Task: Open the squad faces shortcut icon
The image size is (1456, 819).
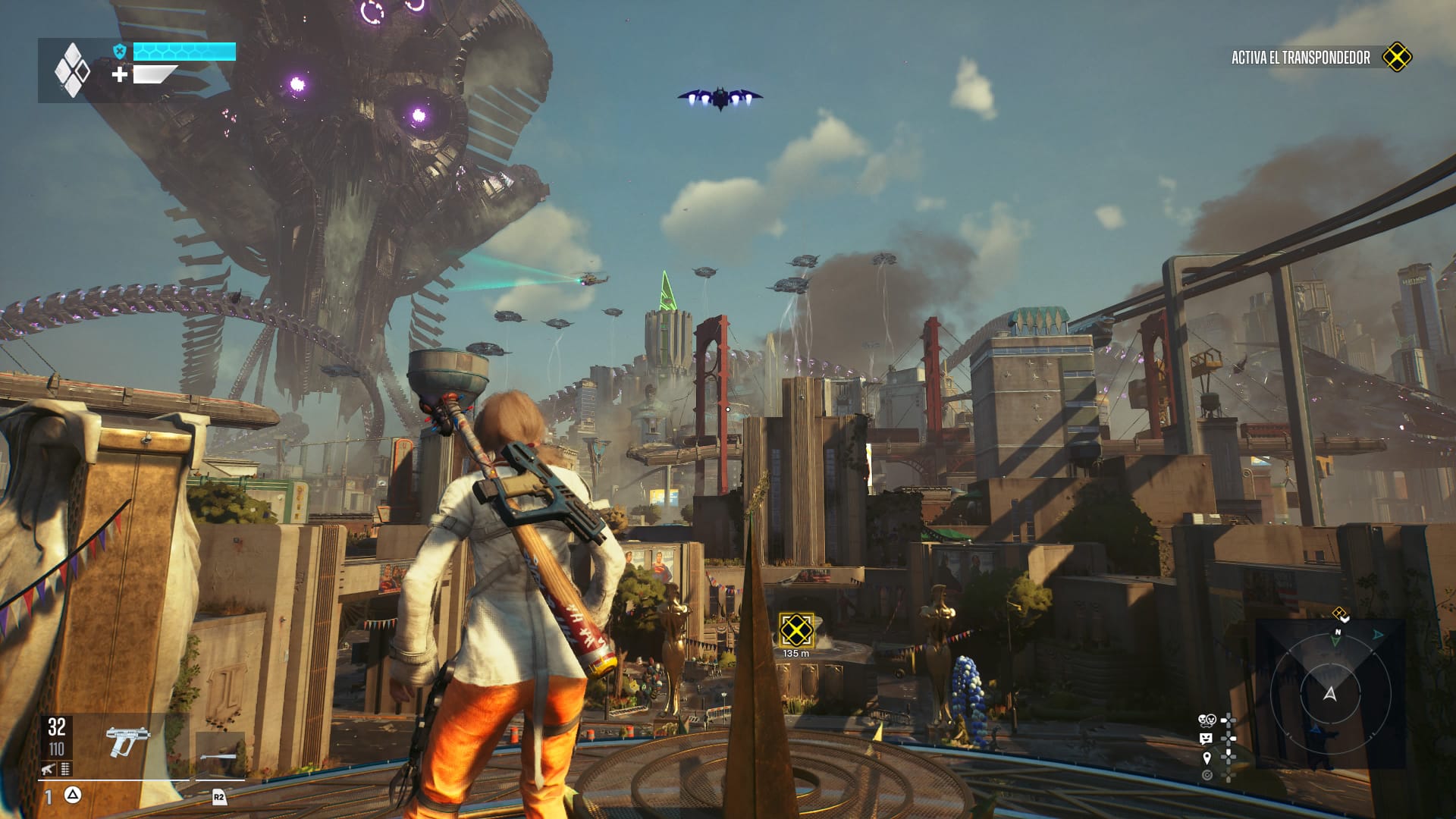Action: (x=1207, y=720)
